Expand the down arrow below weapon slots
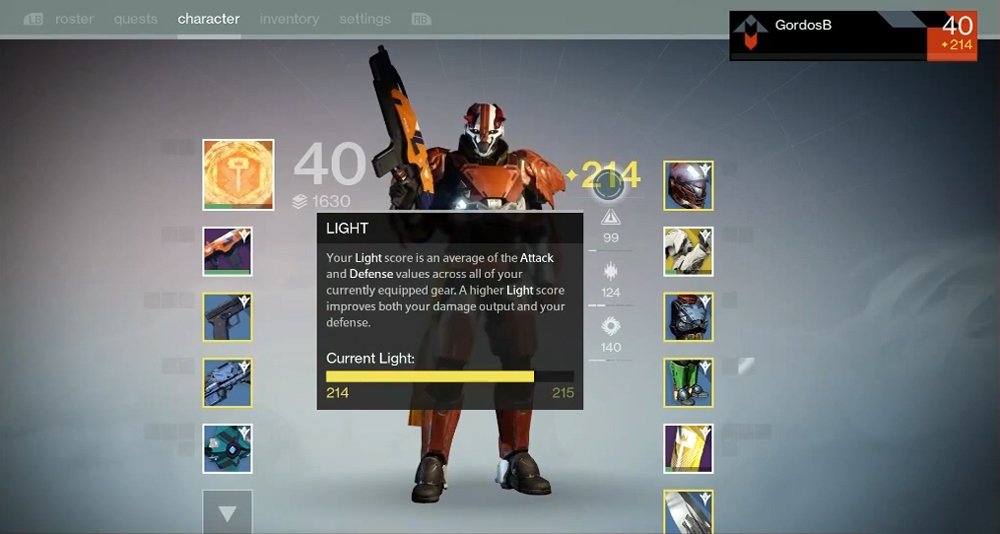This screenshot has width=1000, height=534. tap(227, 513)
